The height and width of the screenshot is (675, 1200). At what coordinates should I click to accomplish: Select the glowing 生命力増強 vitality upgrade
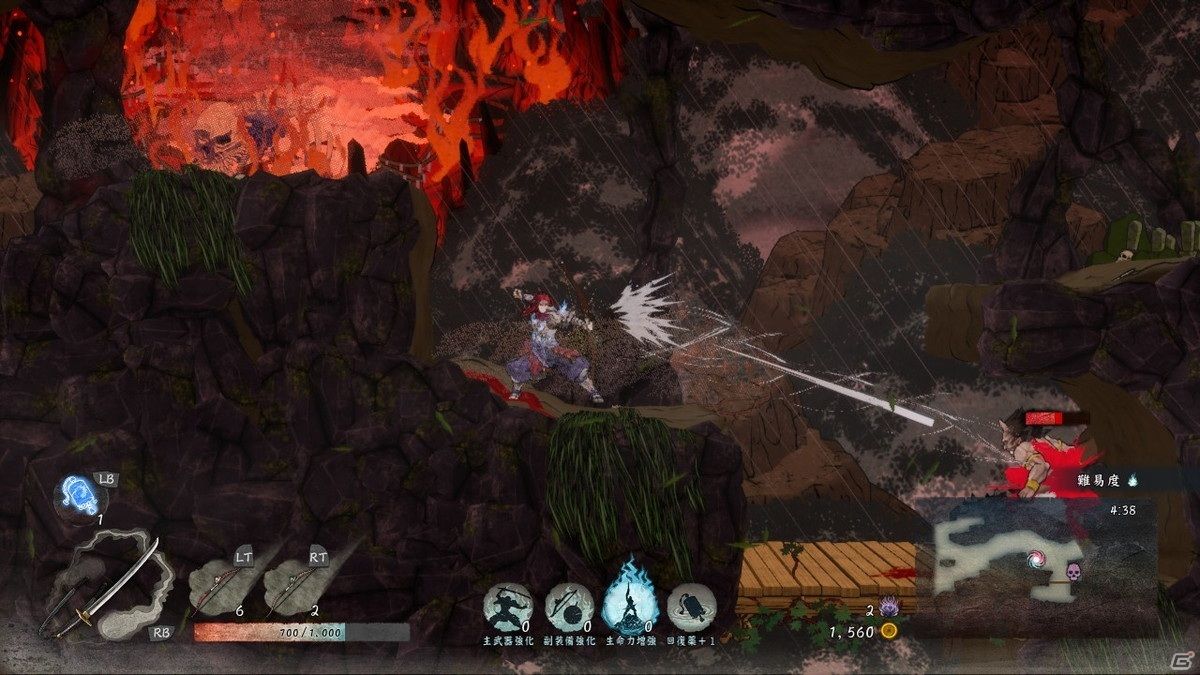pyautogui.click(x=628, y=602)
